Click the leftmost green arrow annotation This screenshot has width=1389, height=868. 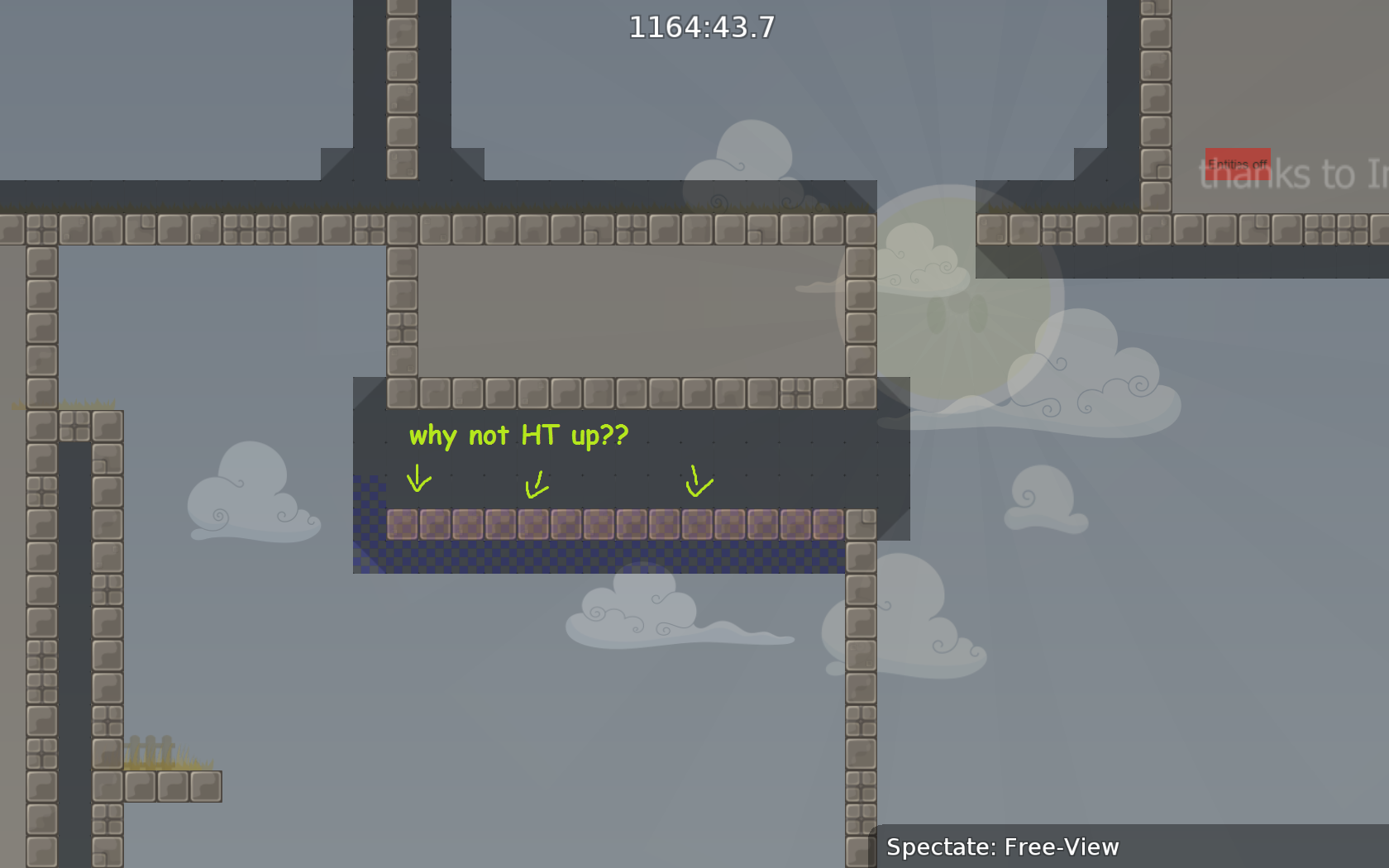pos(418,479)
